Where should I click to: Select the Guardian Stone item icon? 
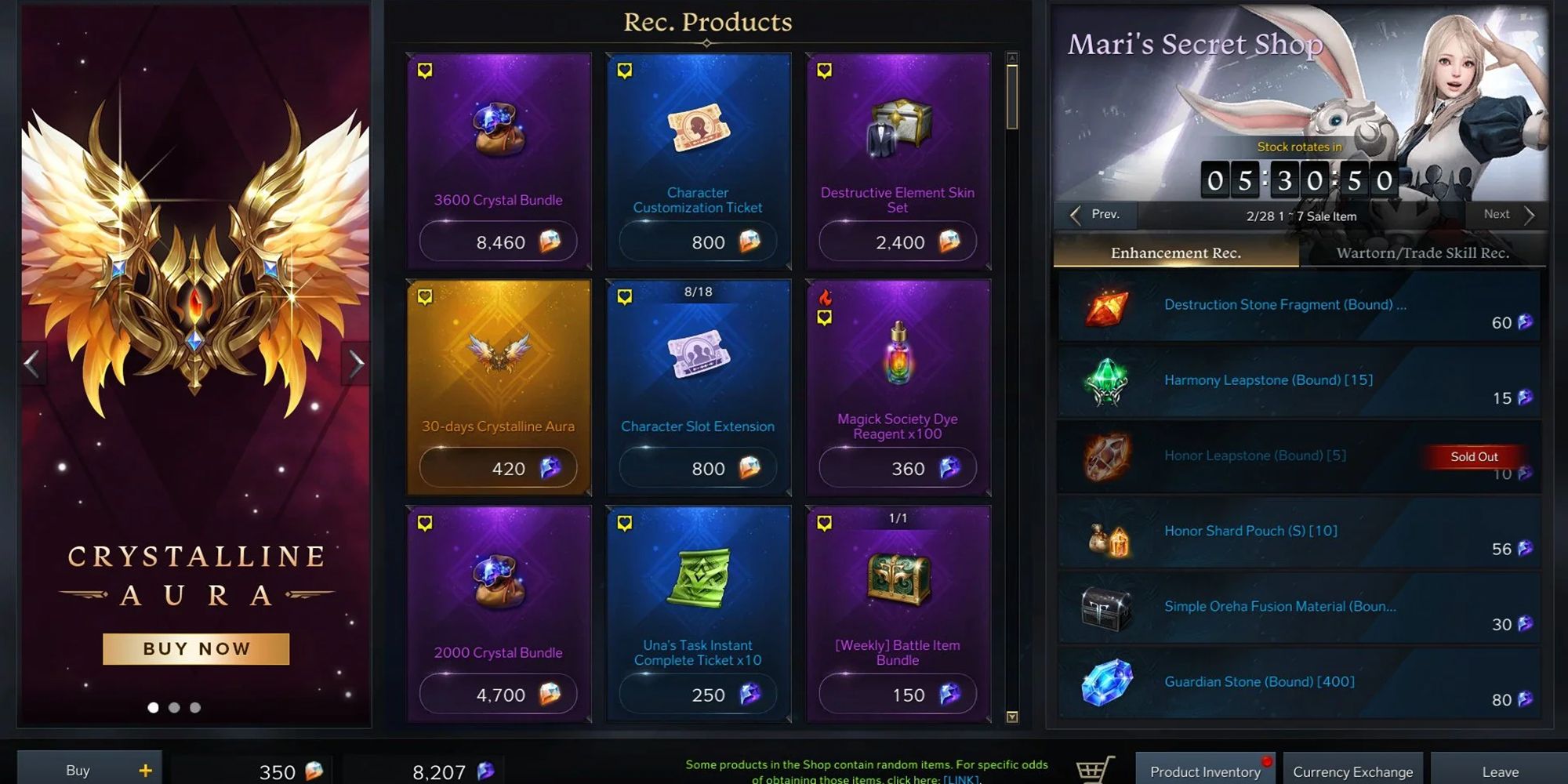coord(1110,681)
